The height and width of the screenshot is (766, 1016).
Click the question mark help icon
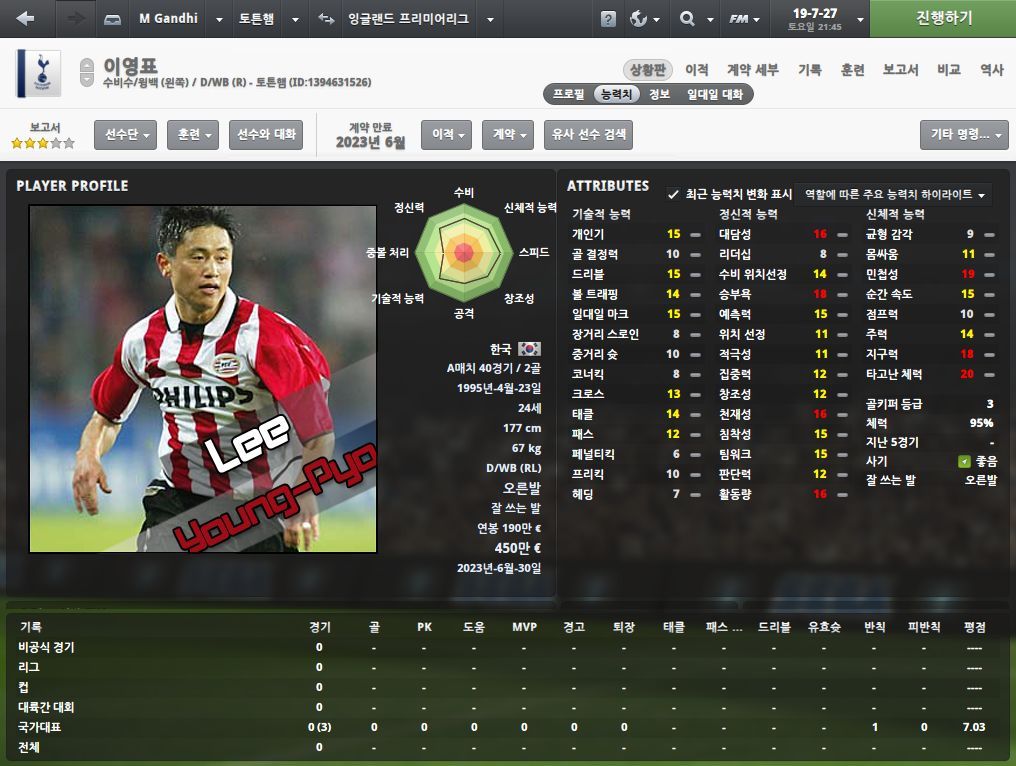point(608,19)
